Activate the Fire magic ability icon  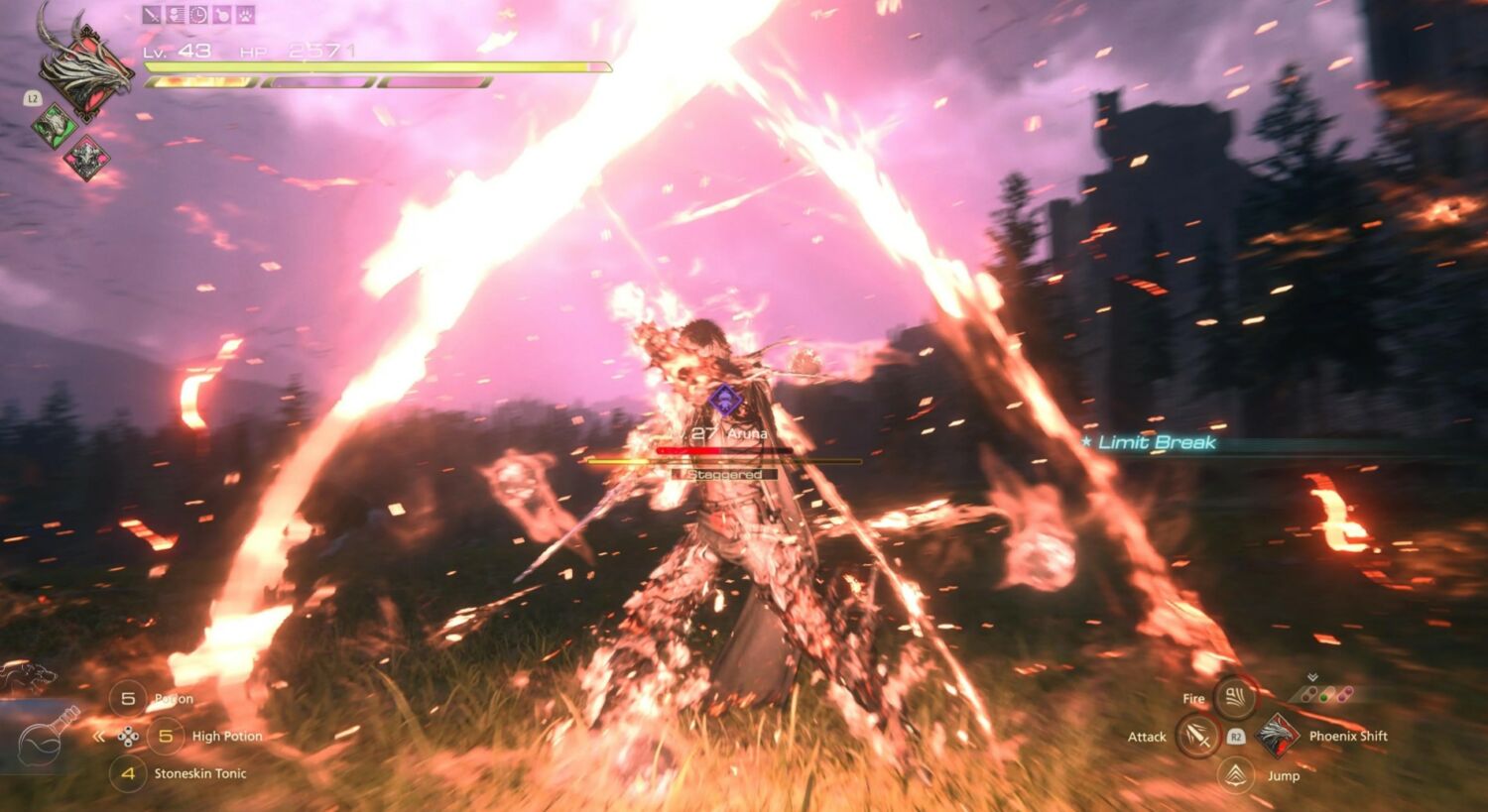click(1234, 698)
